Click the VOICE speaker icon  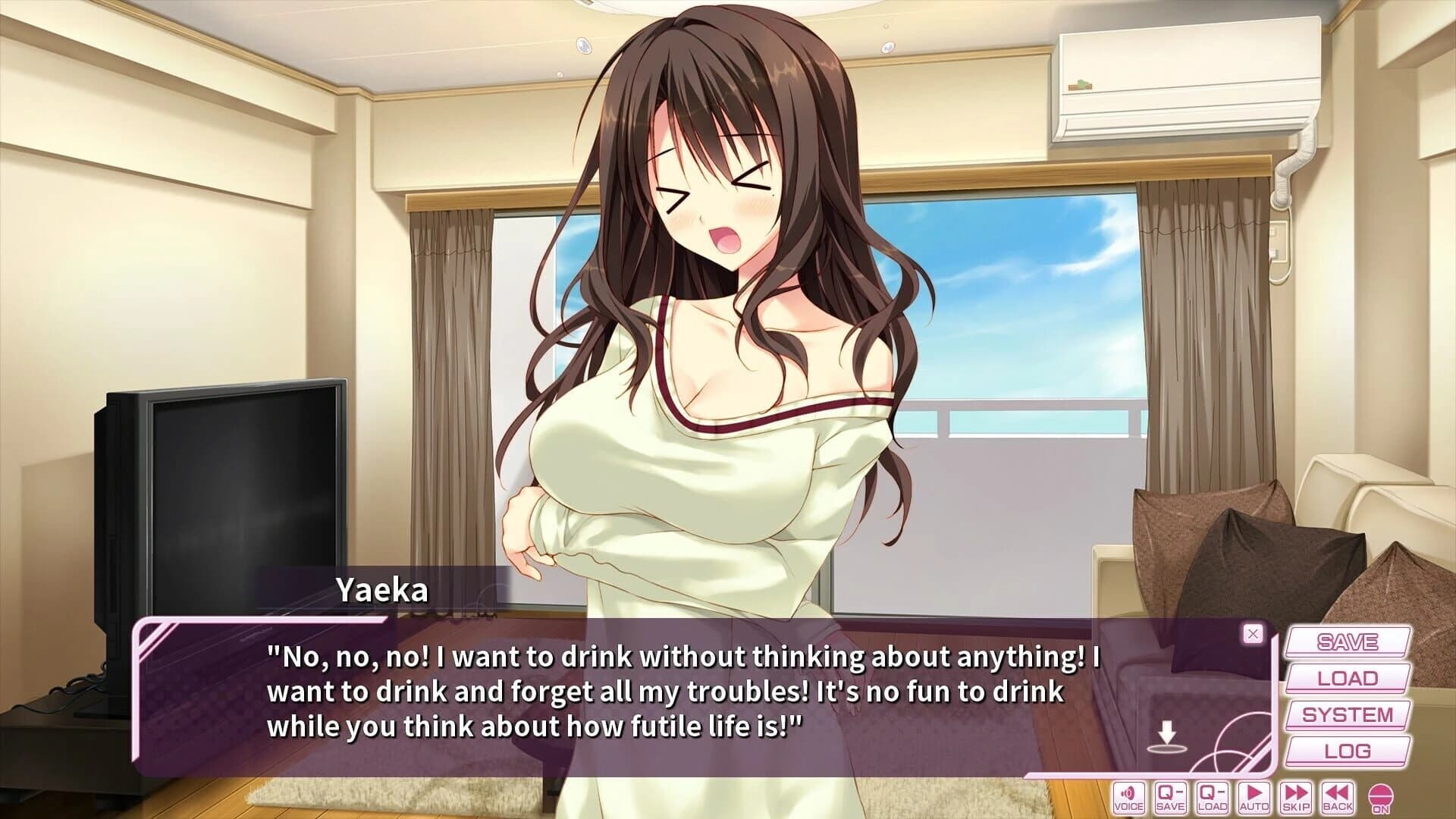pyautogui.click(x=1128, y=796)
